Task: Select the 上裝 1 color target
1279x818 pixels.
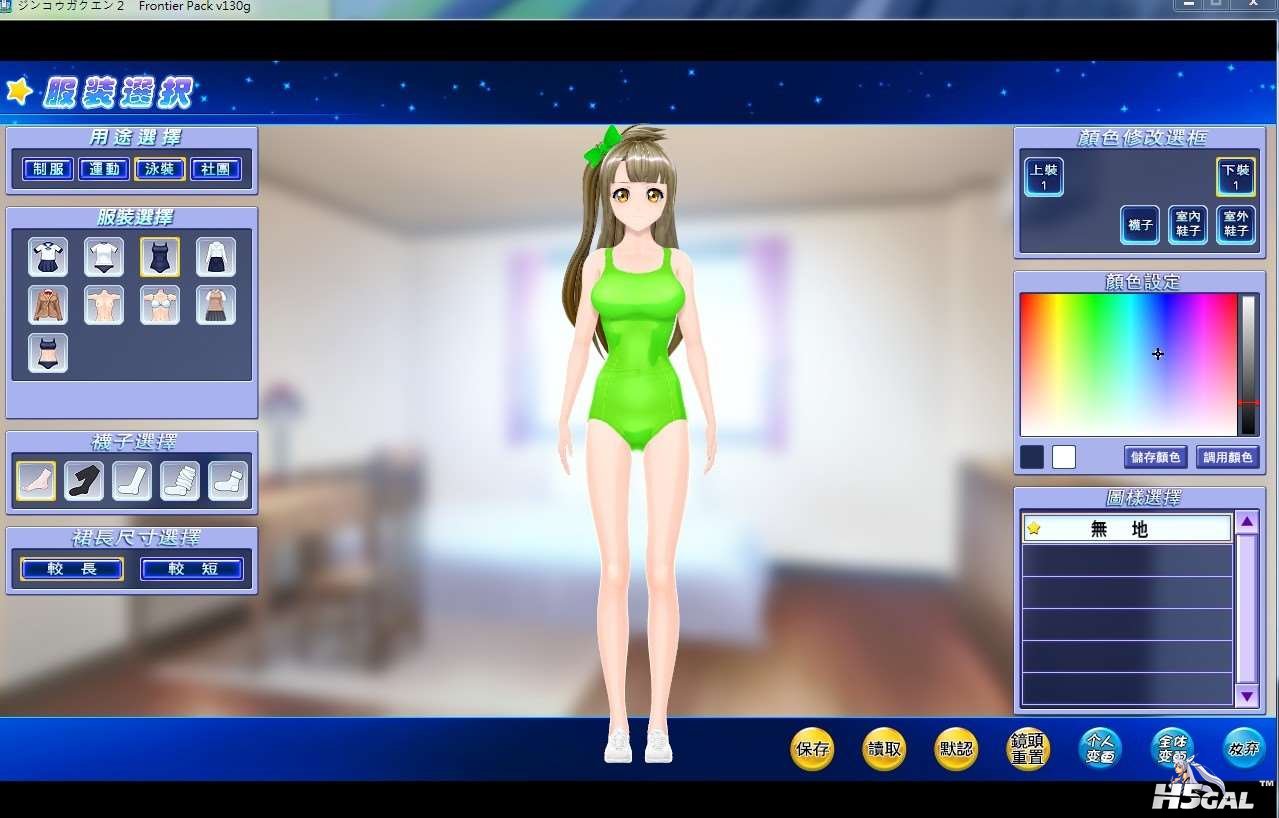Action: [x=1043, y=177]
